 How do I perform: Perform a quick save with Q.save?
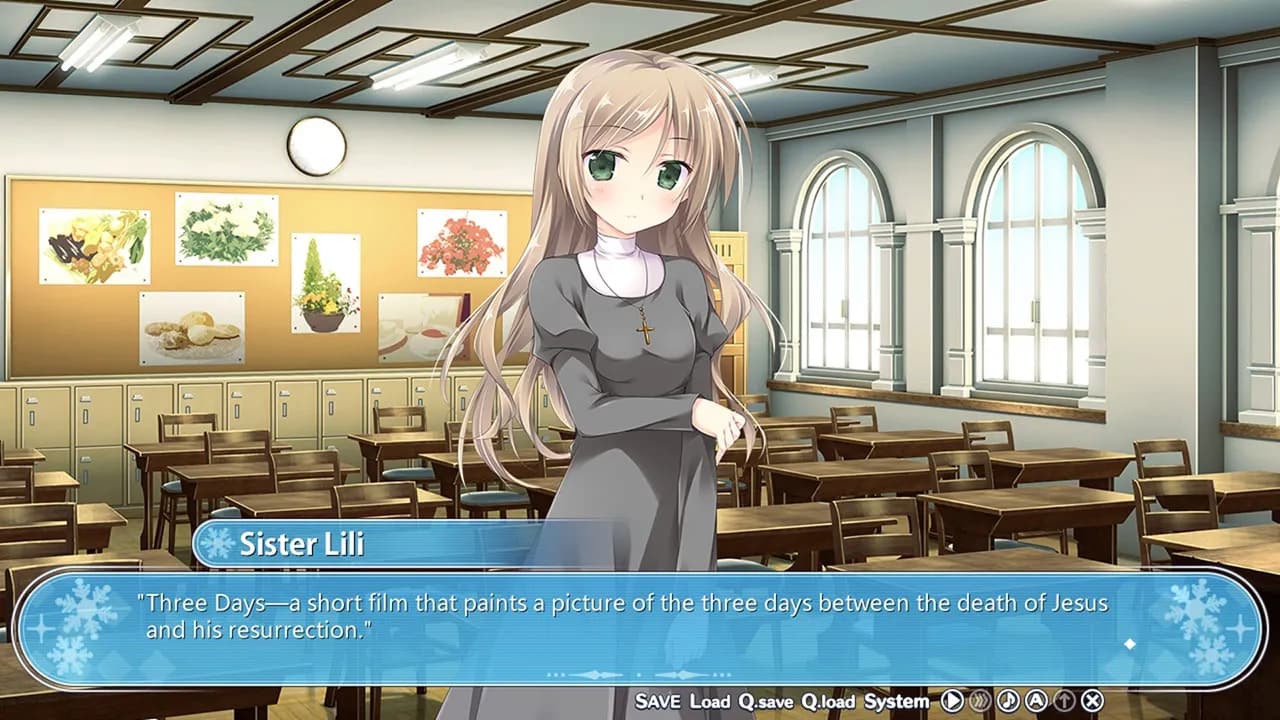coord(764,701)
